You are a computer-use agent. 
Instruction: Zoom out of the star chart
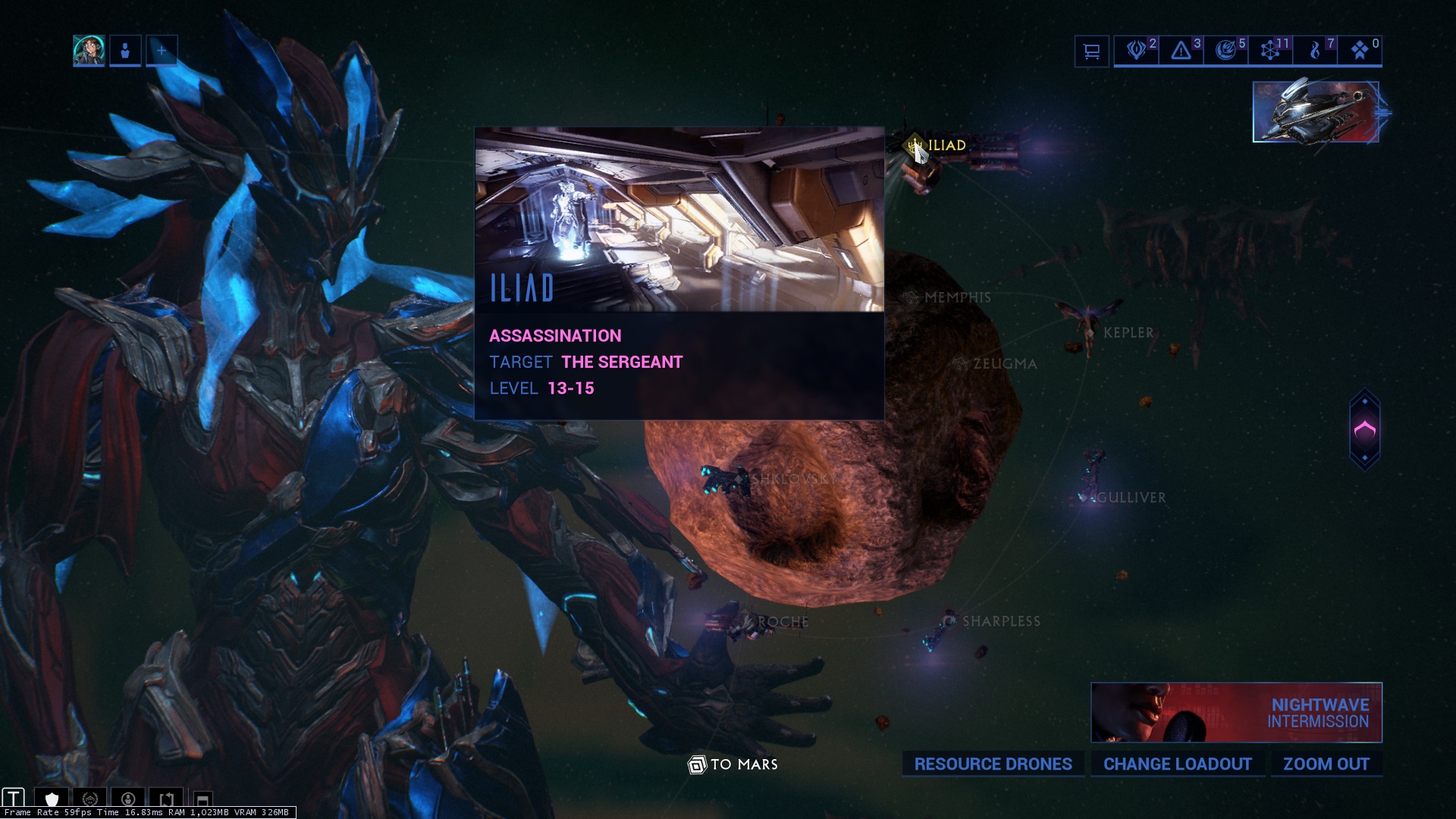pyautogui.click(x=1326, y=764)
